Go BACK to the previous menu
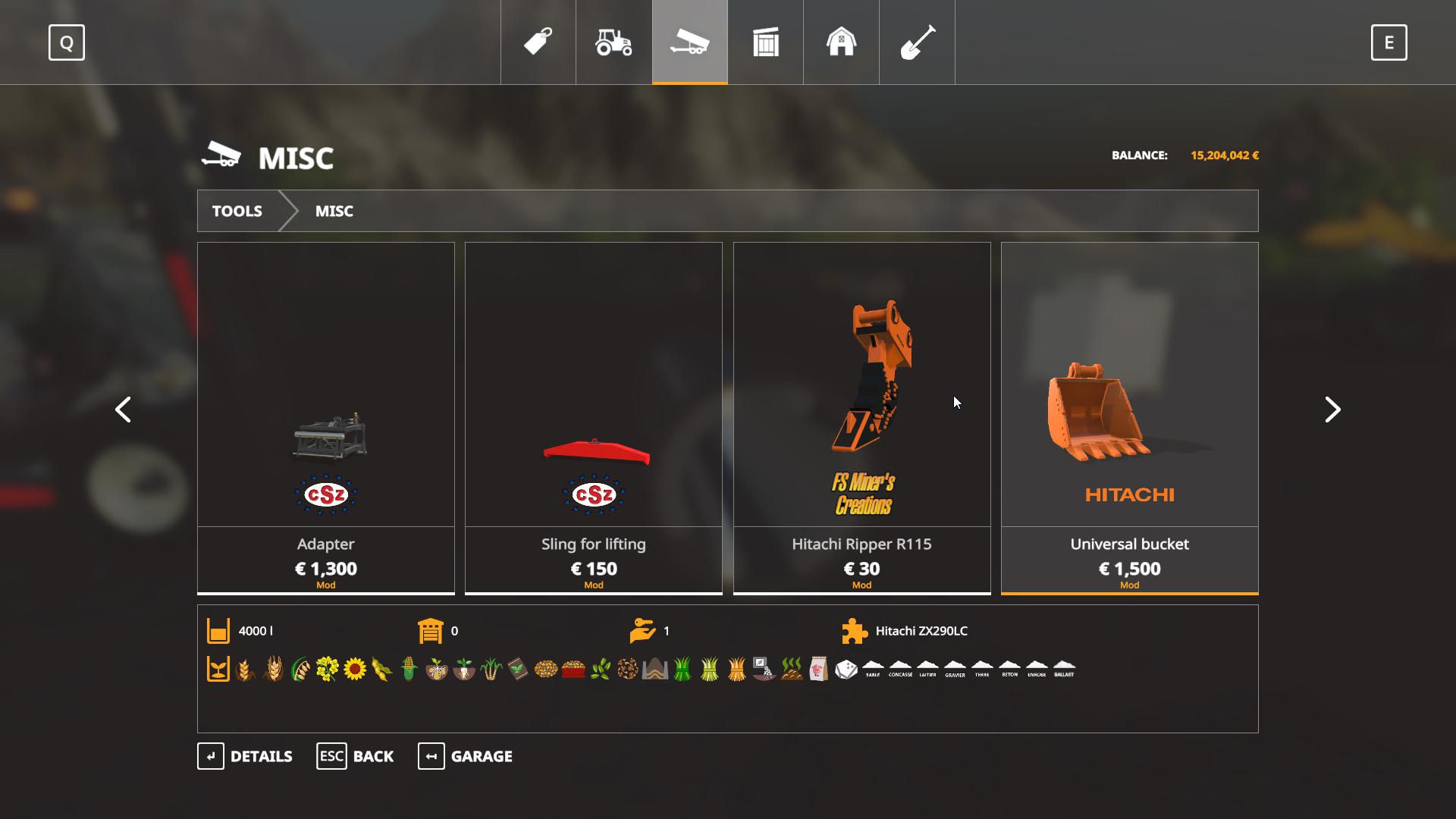The image size is (1456, 819). coord(355,756)
